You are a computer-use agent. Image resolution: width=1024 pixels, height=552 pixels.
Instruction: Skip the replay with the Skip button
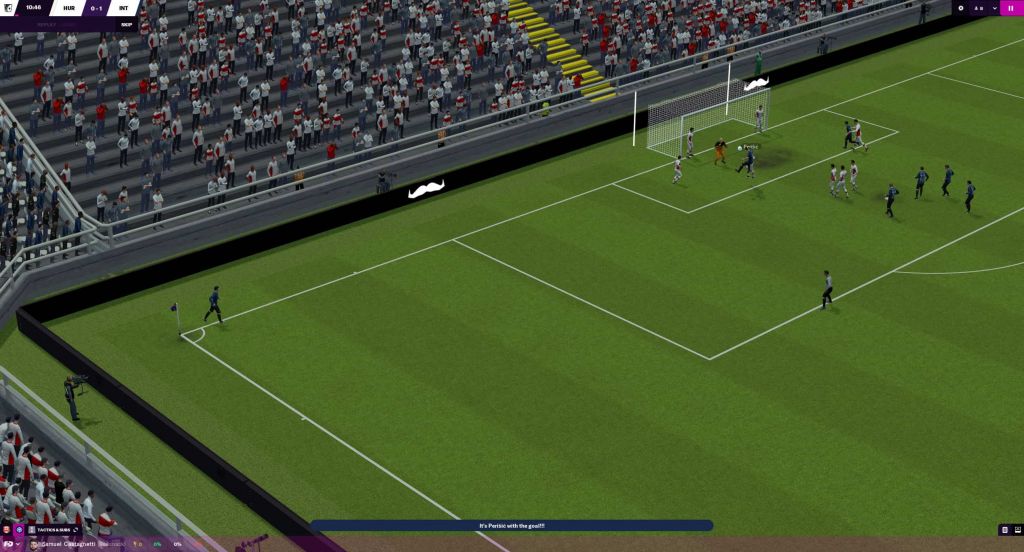pos(126,24)
